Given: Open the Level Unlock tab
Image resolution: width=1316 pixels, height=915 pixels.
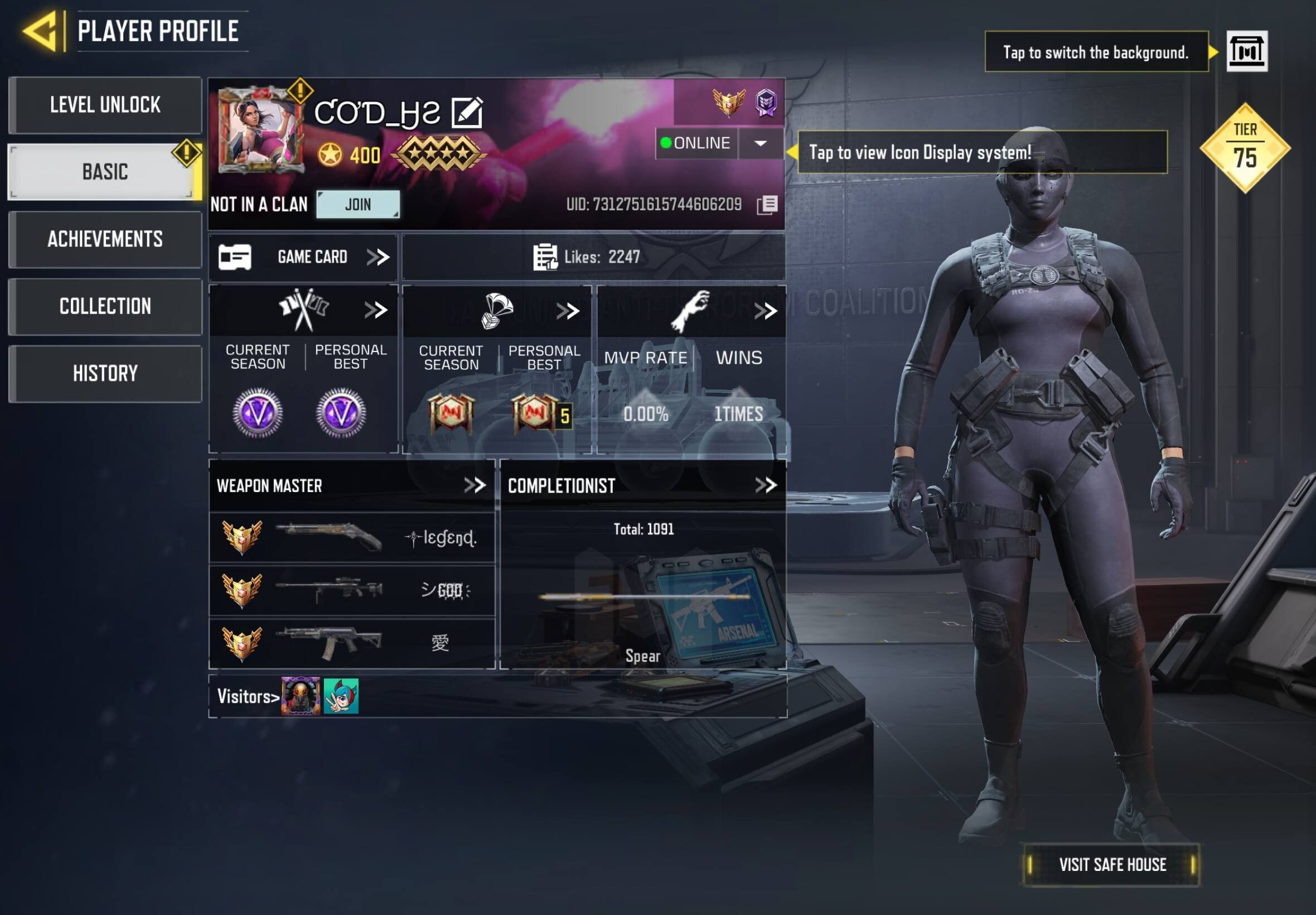Looking at the screenshot, I should point(105,105).
